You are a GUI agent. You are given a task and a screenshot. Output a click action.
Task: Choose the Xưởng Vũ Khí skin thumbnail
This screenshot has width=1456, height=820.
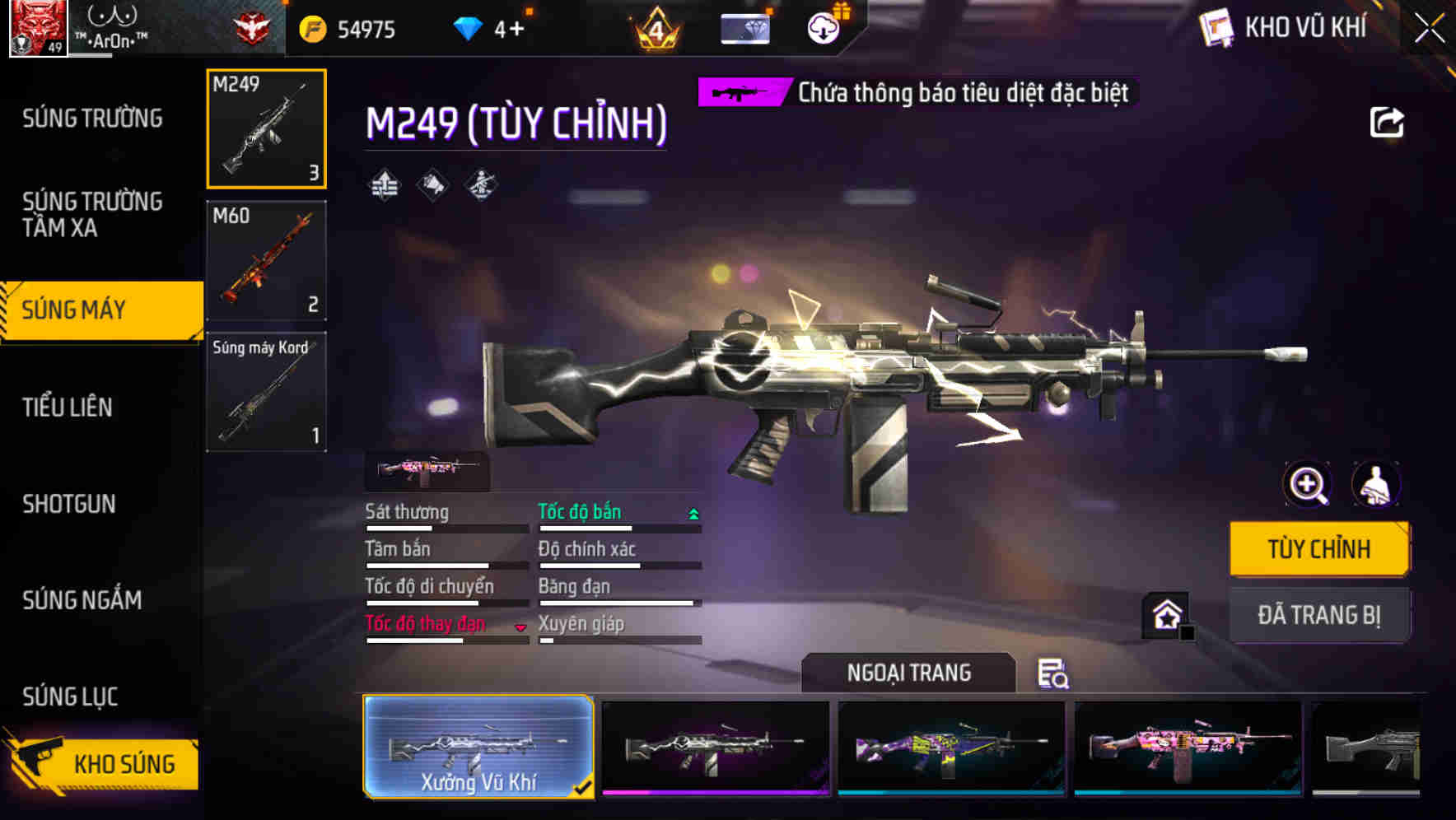(x=479, y=748)
